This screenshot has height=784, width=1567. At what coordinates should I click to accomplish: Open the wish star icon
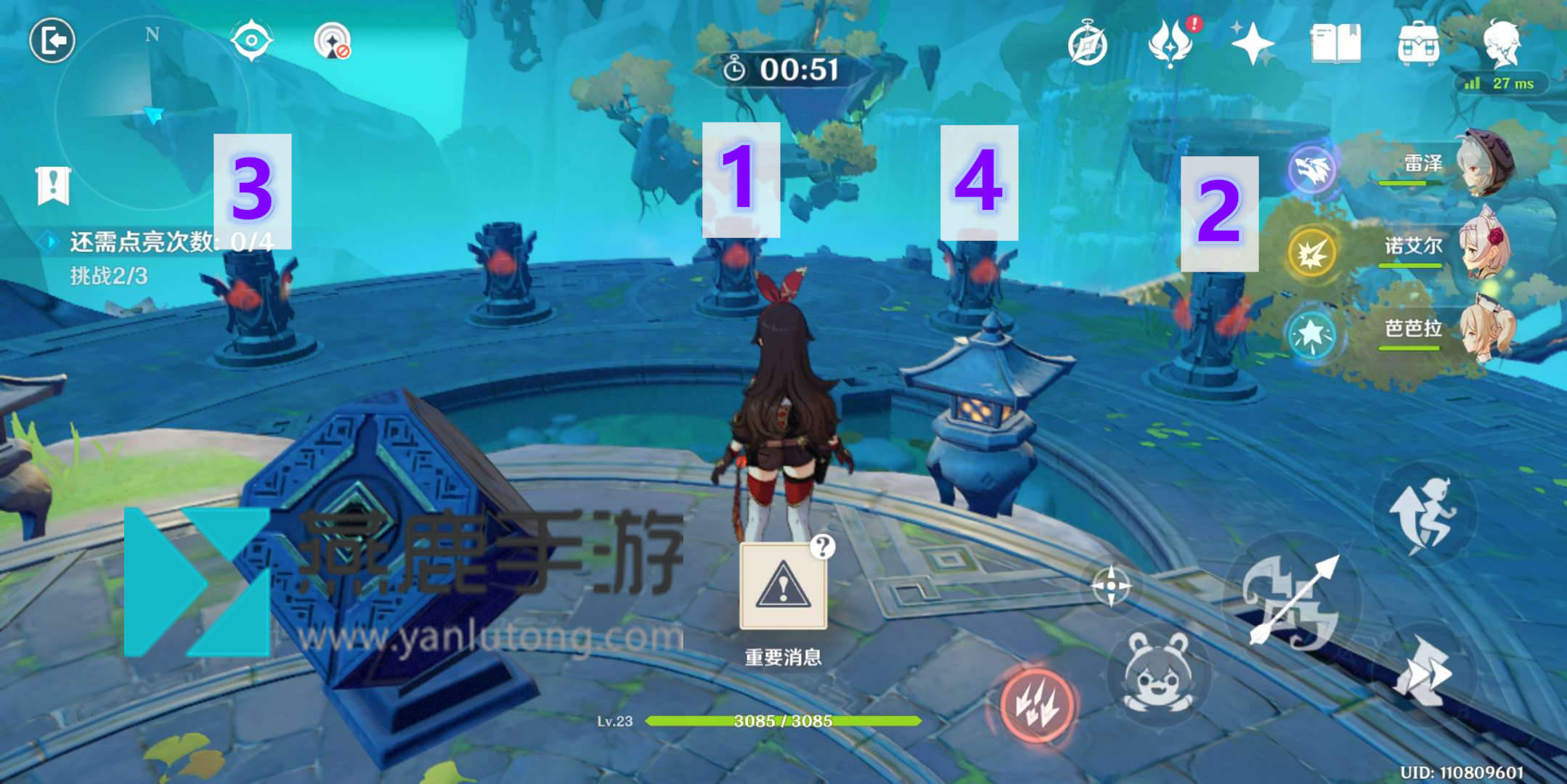coord(1253,44)
